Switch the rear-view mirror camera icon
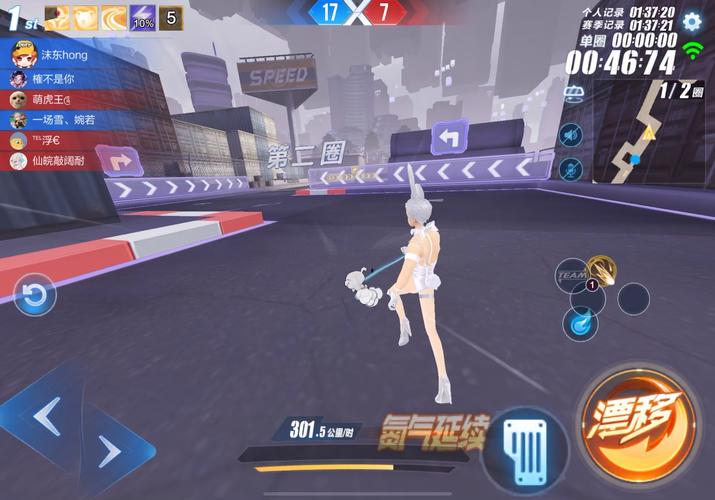Screen dimensions: 715x500 (574, 94)
